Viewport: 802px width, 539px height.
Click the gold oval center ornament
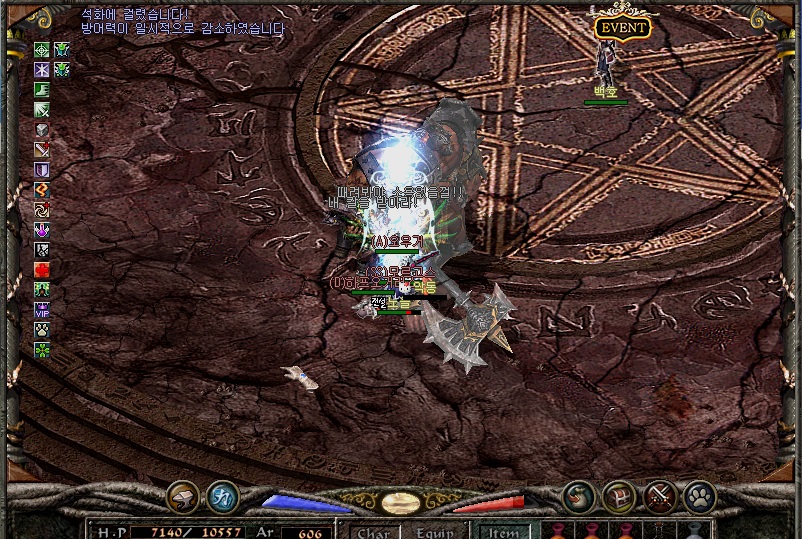point(400,502)
